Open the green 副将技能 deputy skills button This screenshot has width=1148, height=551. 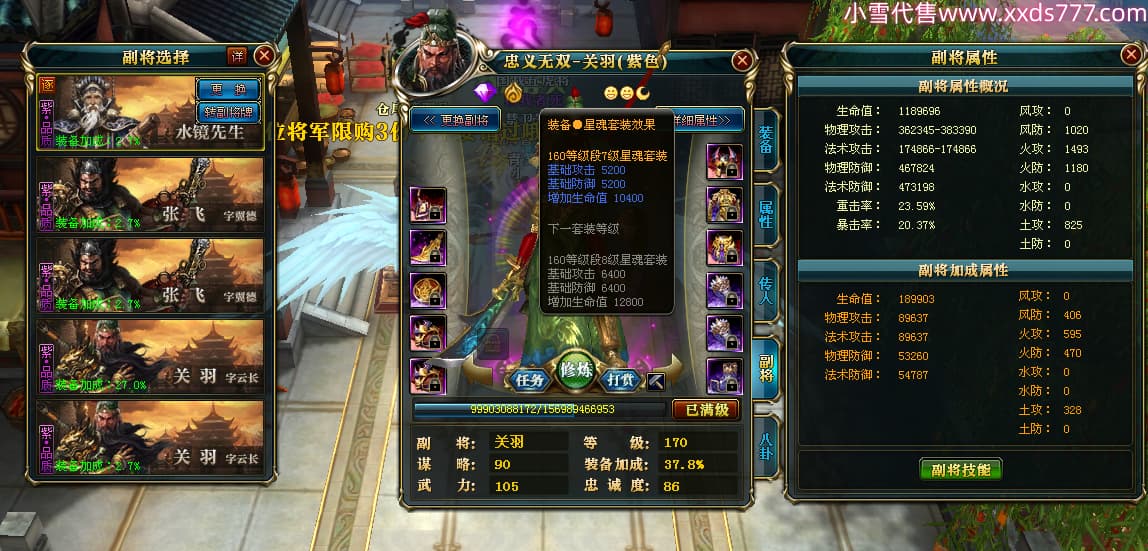(x=960, y=469)
